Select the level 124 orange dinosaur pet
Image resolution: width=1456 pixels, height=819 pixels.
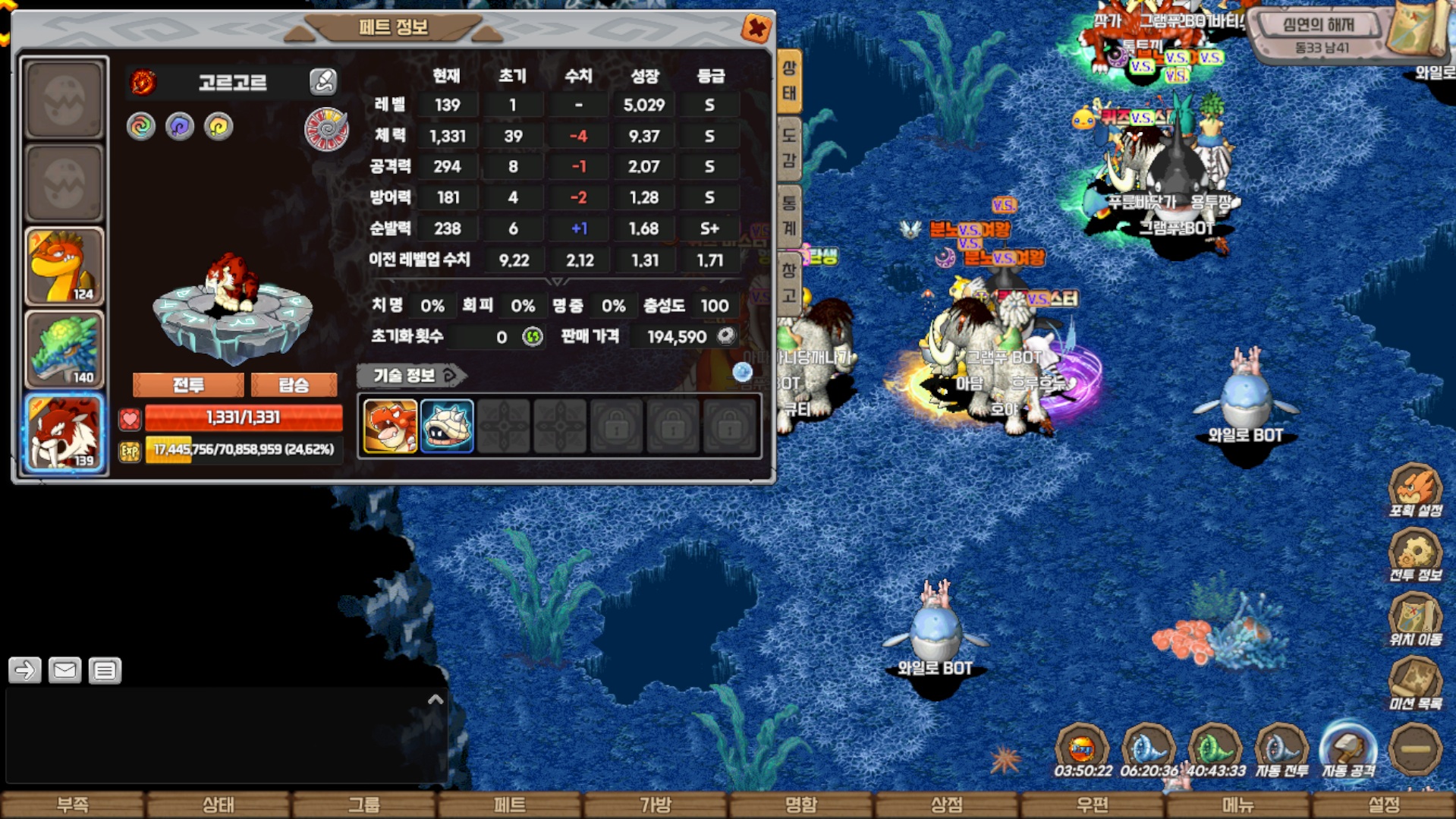[64, 266]
